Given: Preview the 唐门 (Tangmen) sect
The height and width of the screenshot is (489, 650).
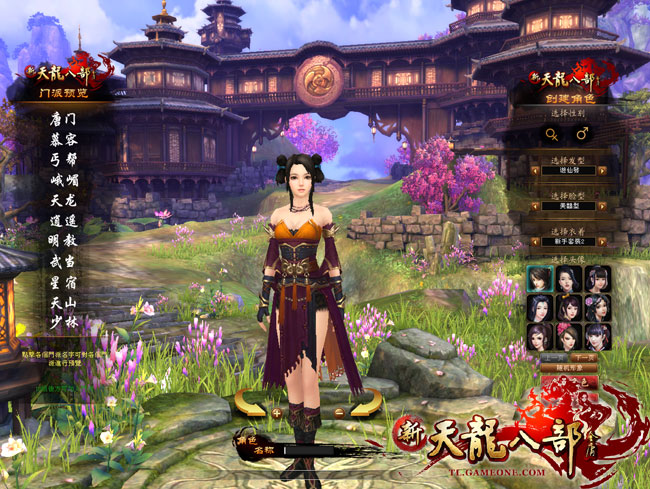Looking at the screenshot, I should click(x=63, y=118).
